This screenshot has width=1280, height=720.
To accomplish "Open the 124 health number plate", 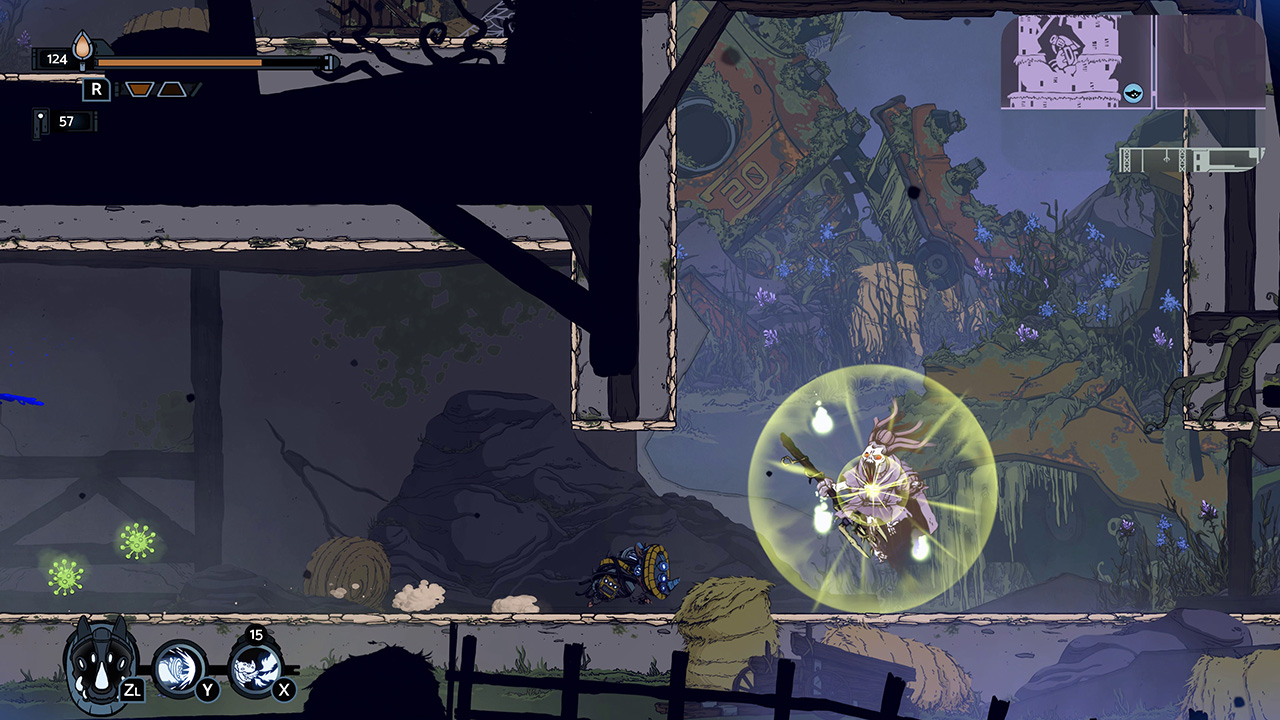I will point(56,57).
